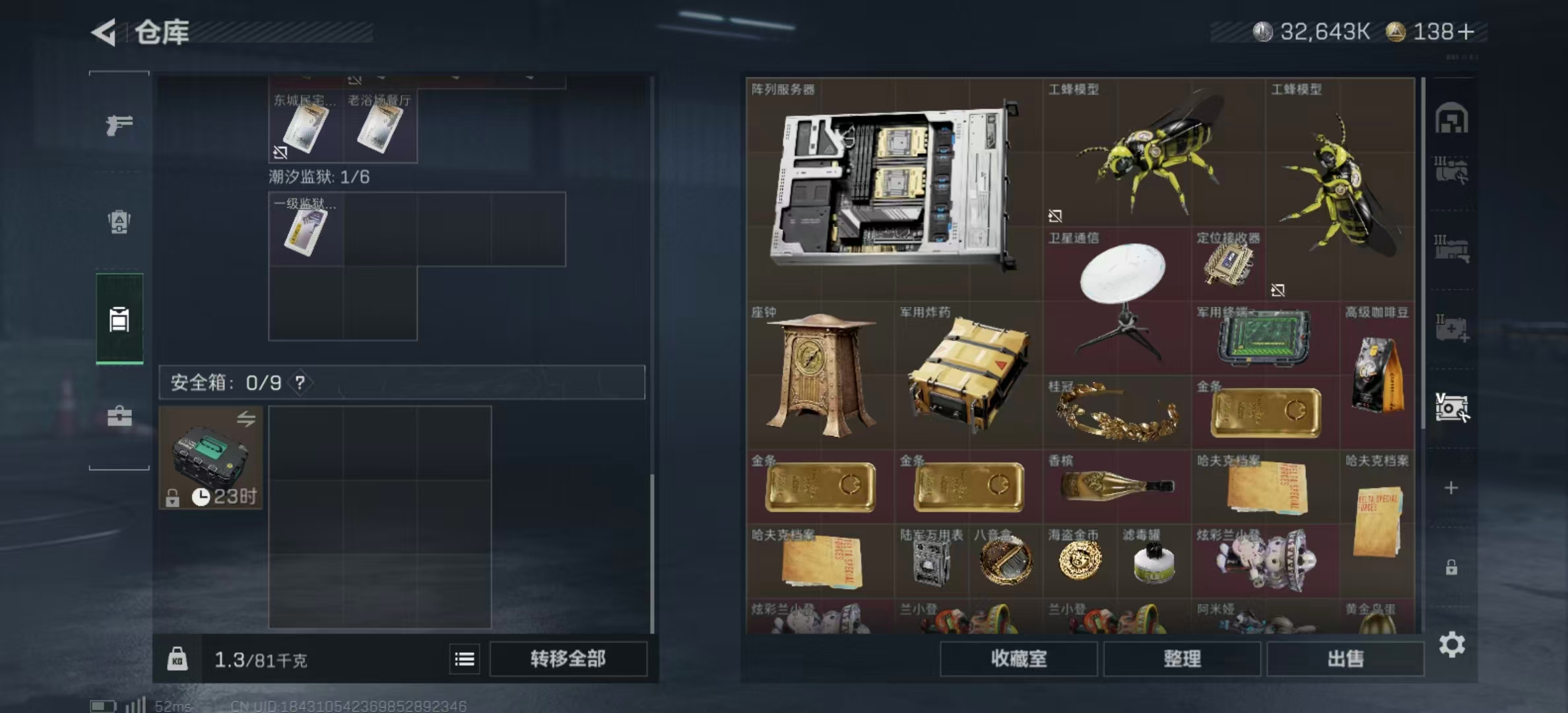Image resolution: width=1568 pixels, height=713 pixels.
Task: Select the weapons category in left sidebar
Action: (119, 125)
